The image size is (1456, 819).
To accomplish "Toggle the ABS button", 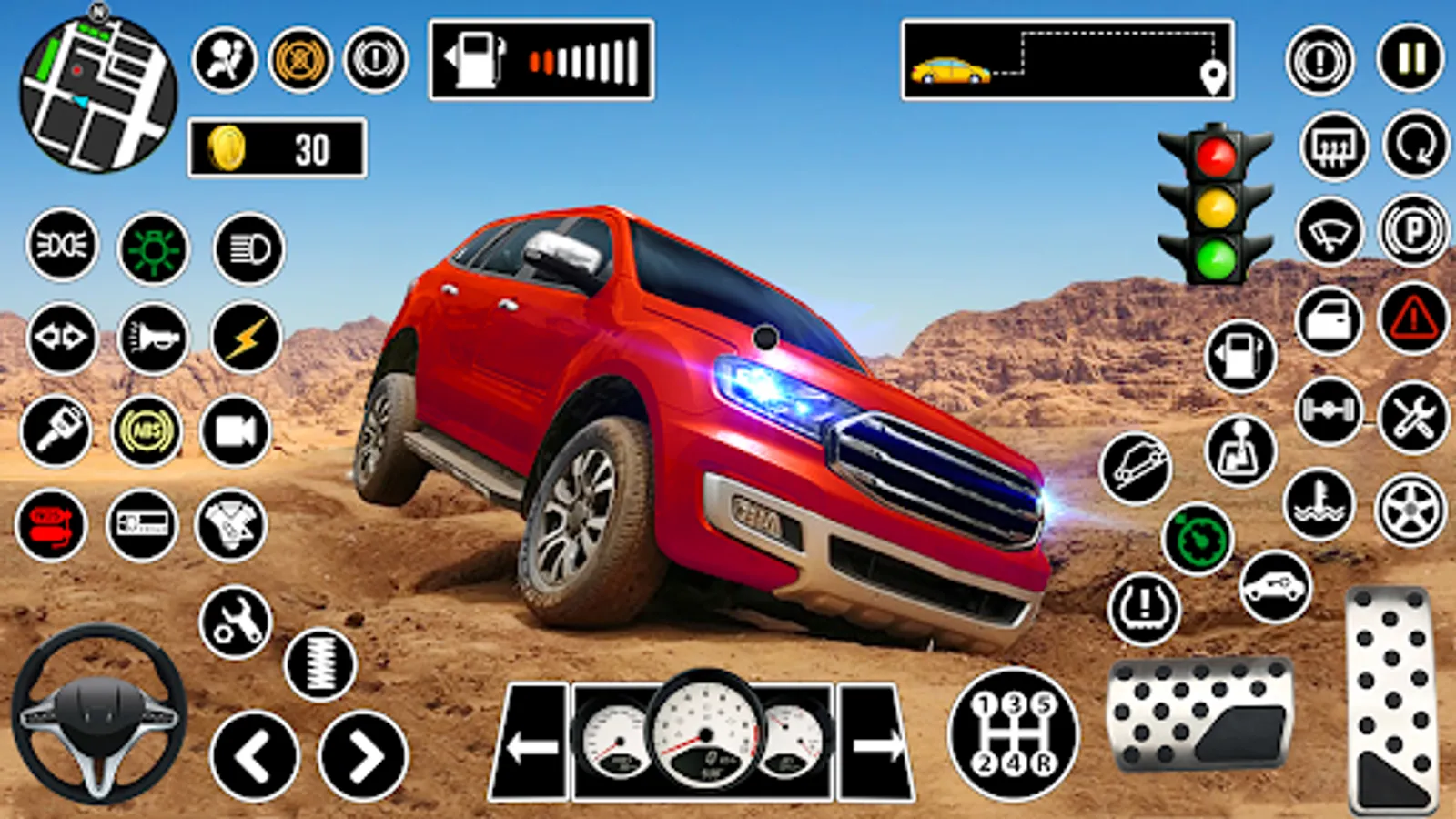I will coord(147,431).
